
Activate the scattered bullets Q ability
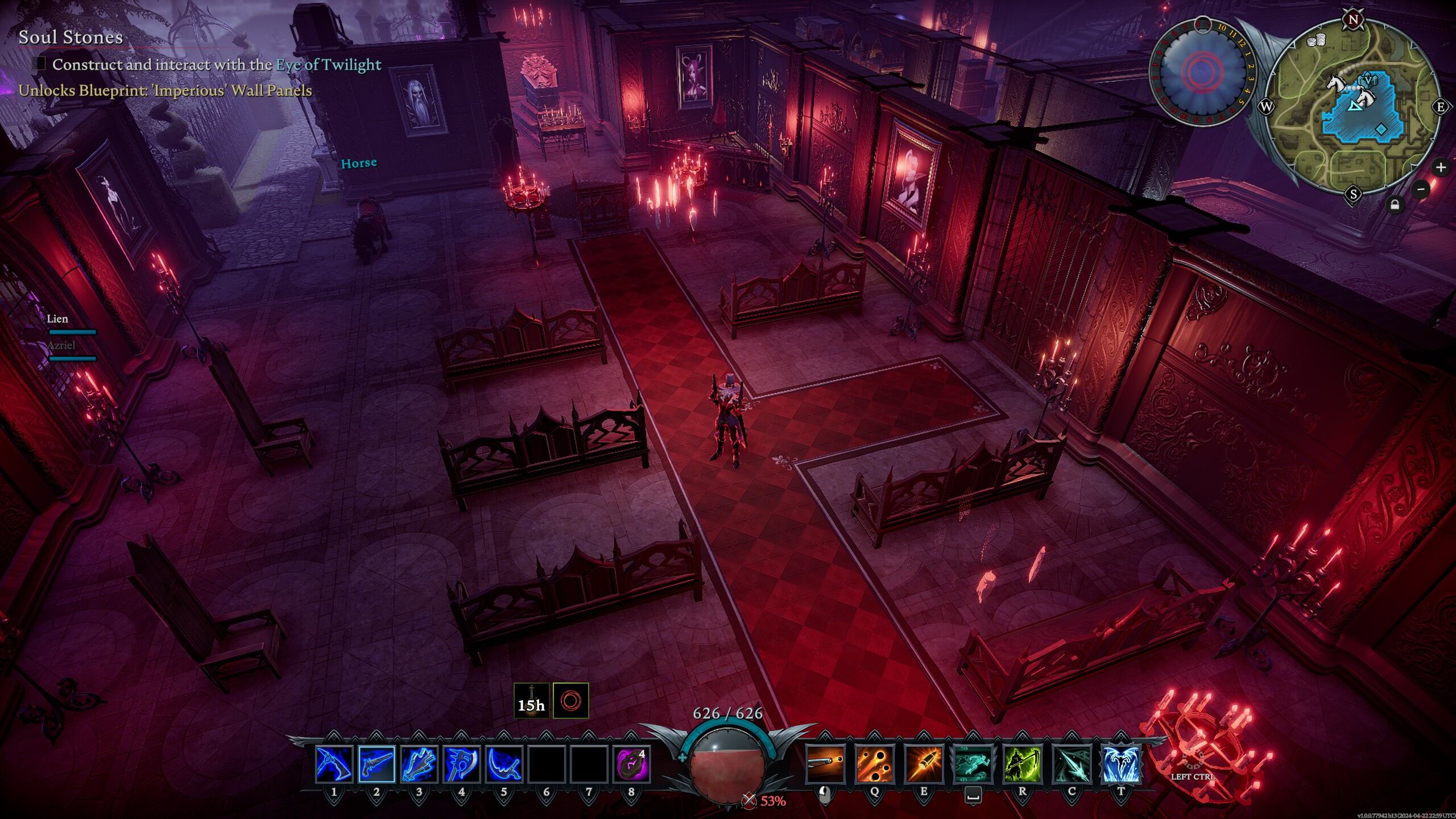pos(874,764)
